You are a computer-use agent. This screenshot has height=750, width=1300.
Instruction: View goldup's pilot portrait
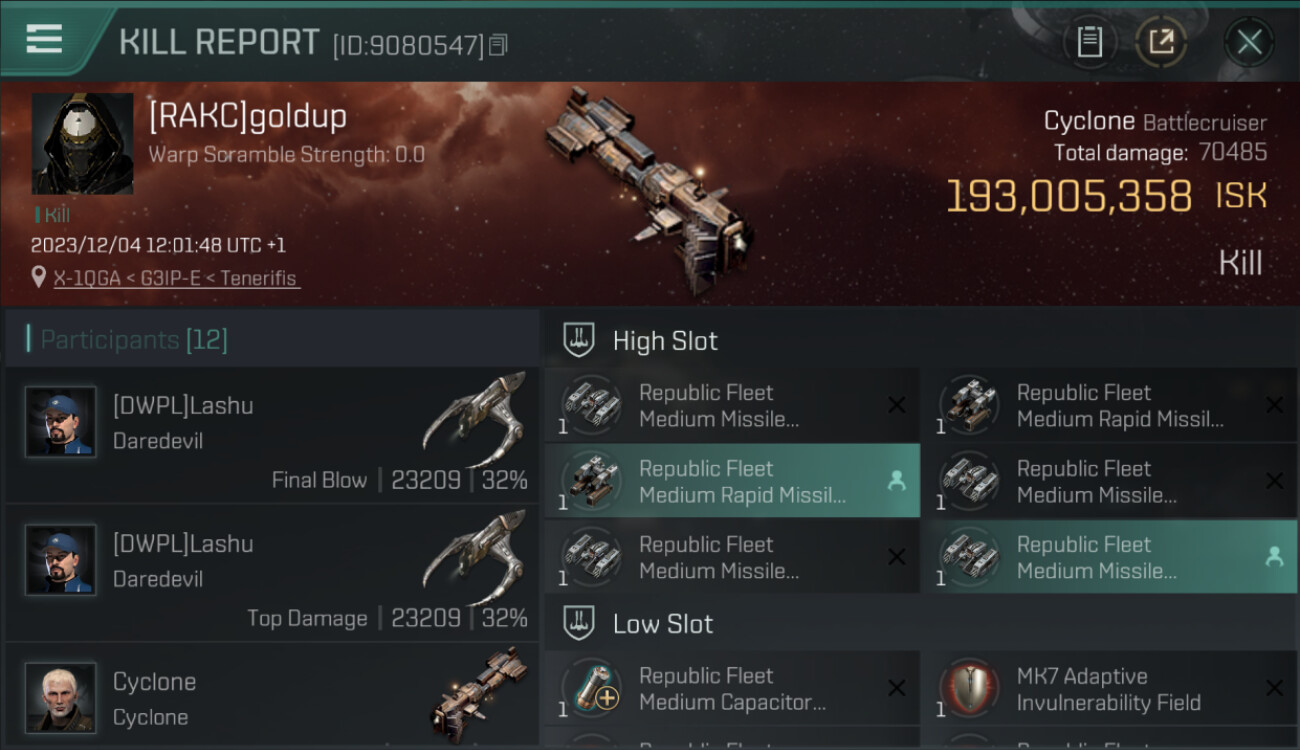(x=82, y=144)
